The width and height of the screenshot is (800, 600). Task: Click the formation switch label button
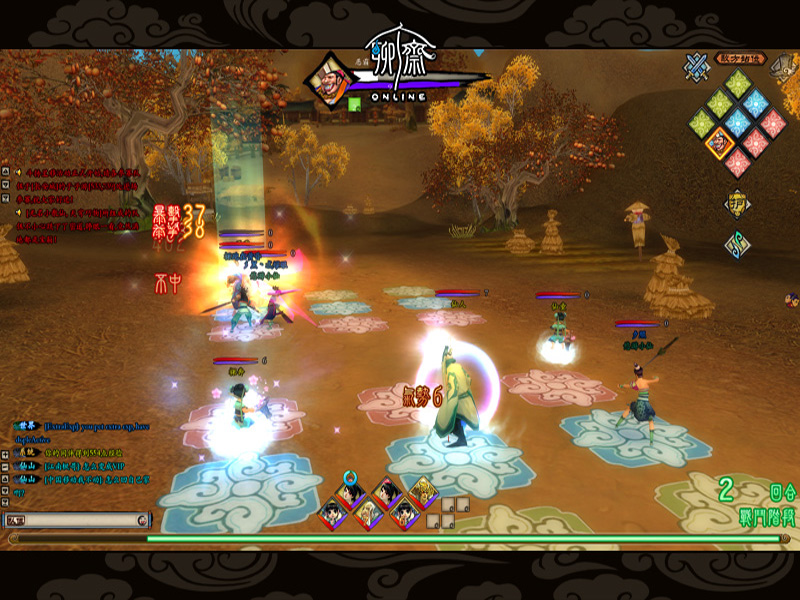pos(740,58)
